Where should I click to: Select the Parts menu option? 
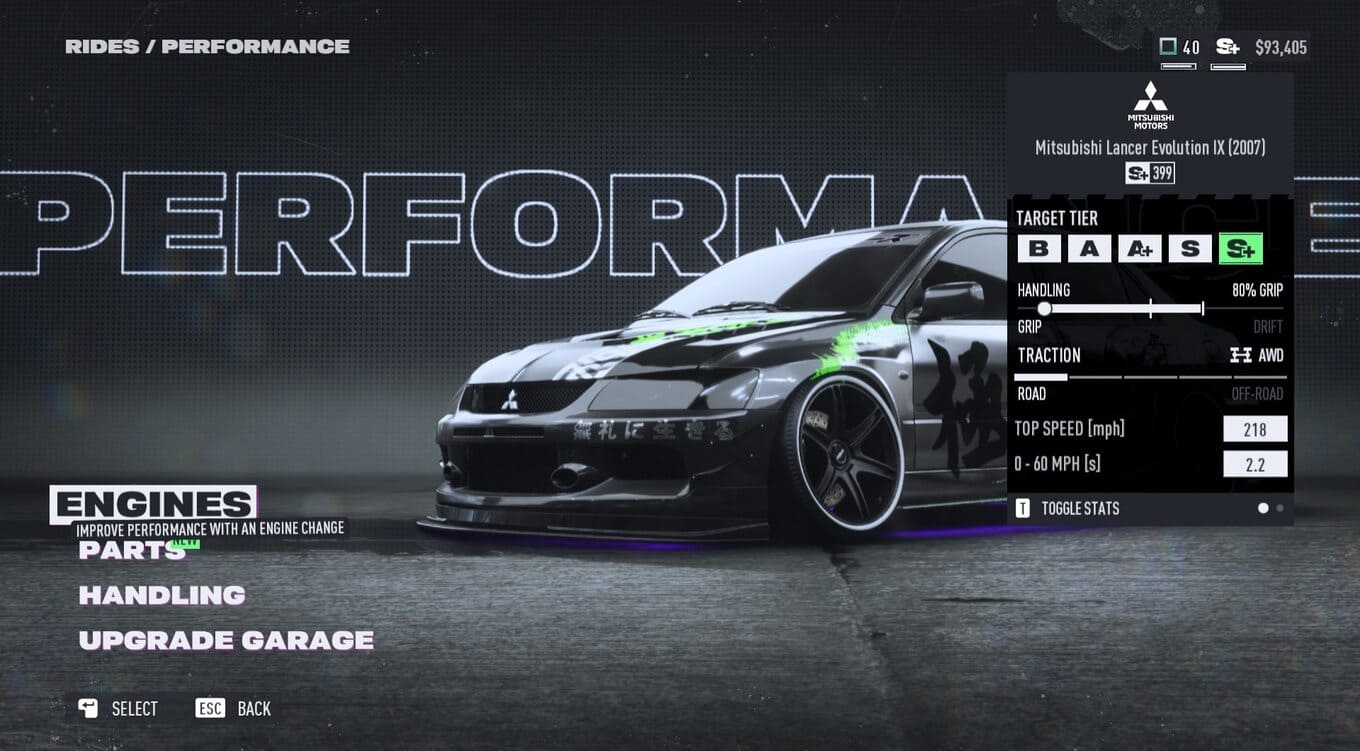coord(132,549)
